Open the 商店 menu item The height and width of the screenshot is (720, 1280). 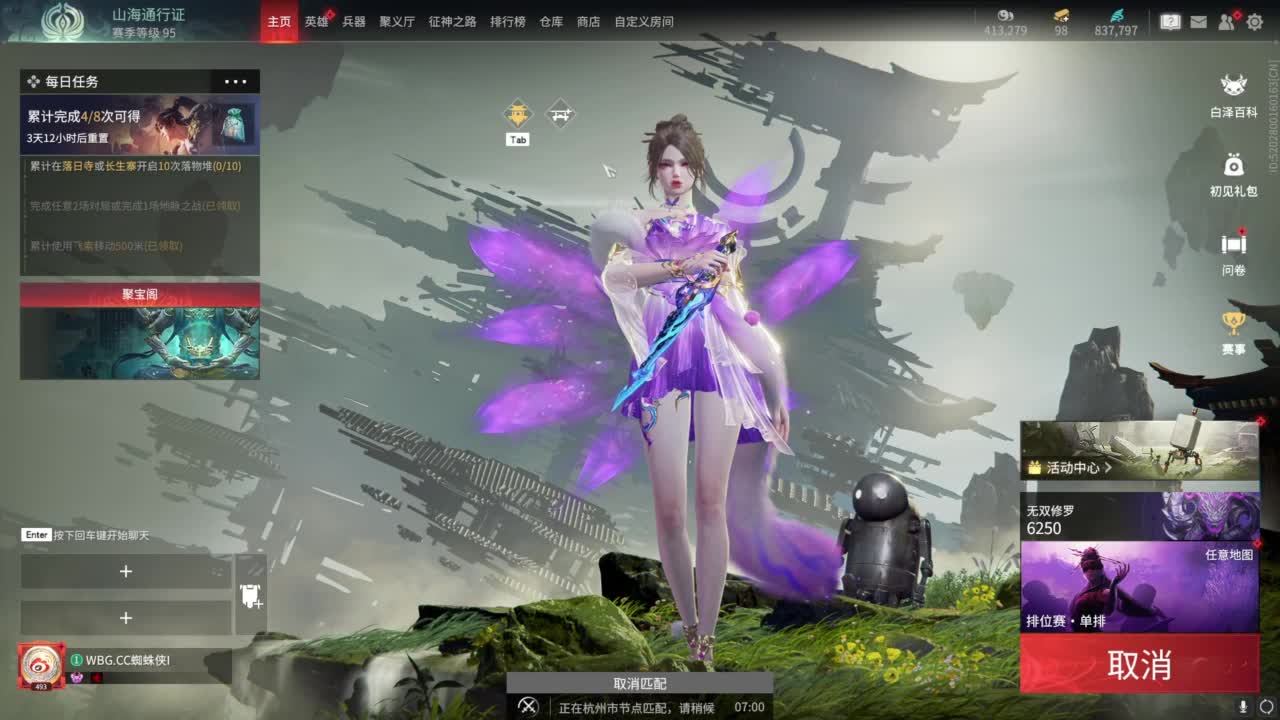pos(588,20)
